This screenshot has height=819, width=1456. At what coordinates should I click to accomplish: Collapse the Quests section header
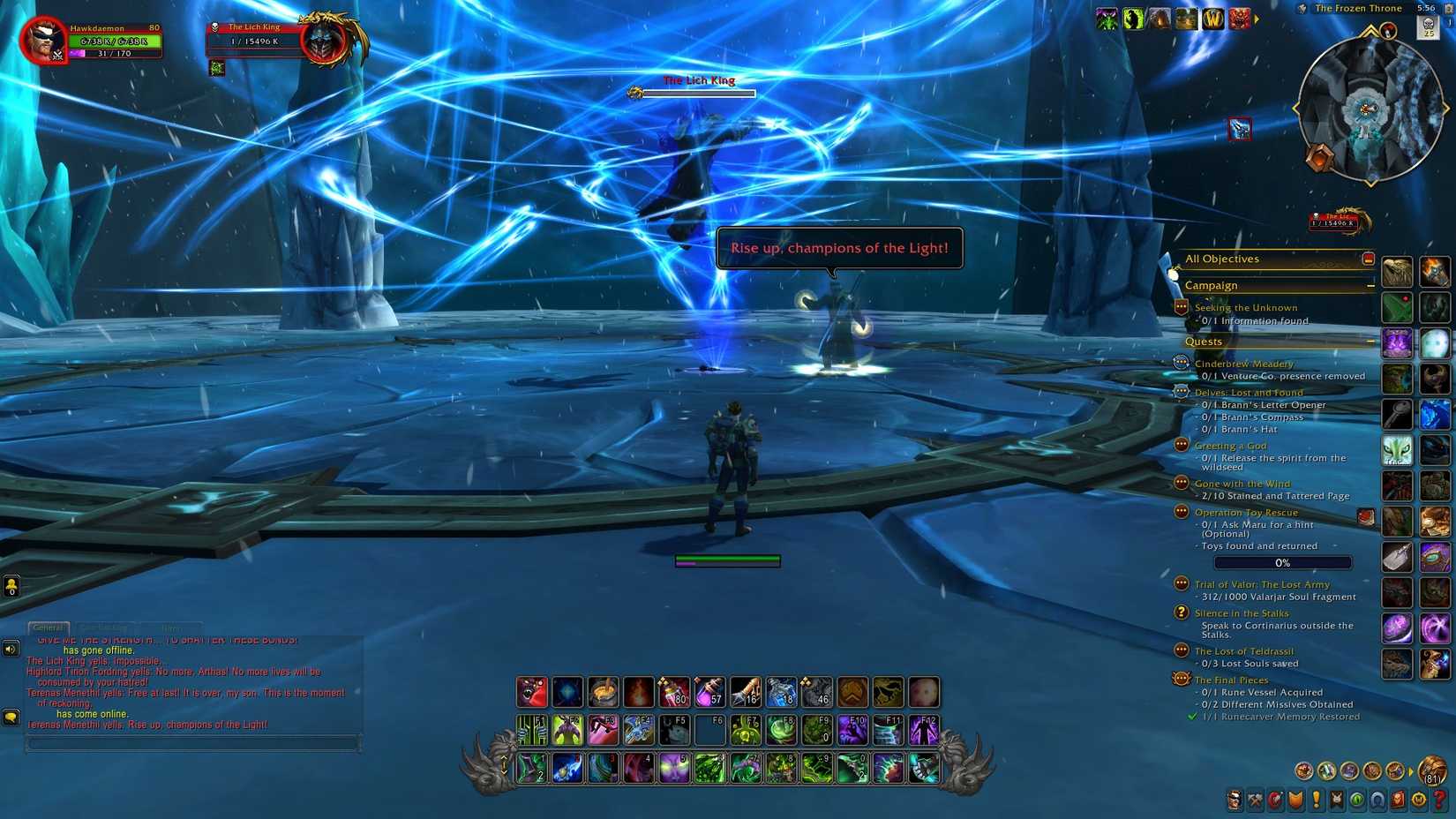(x=1370, y=342)
